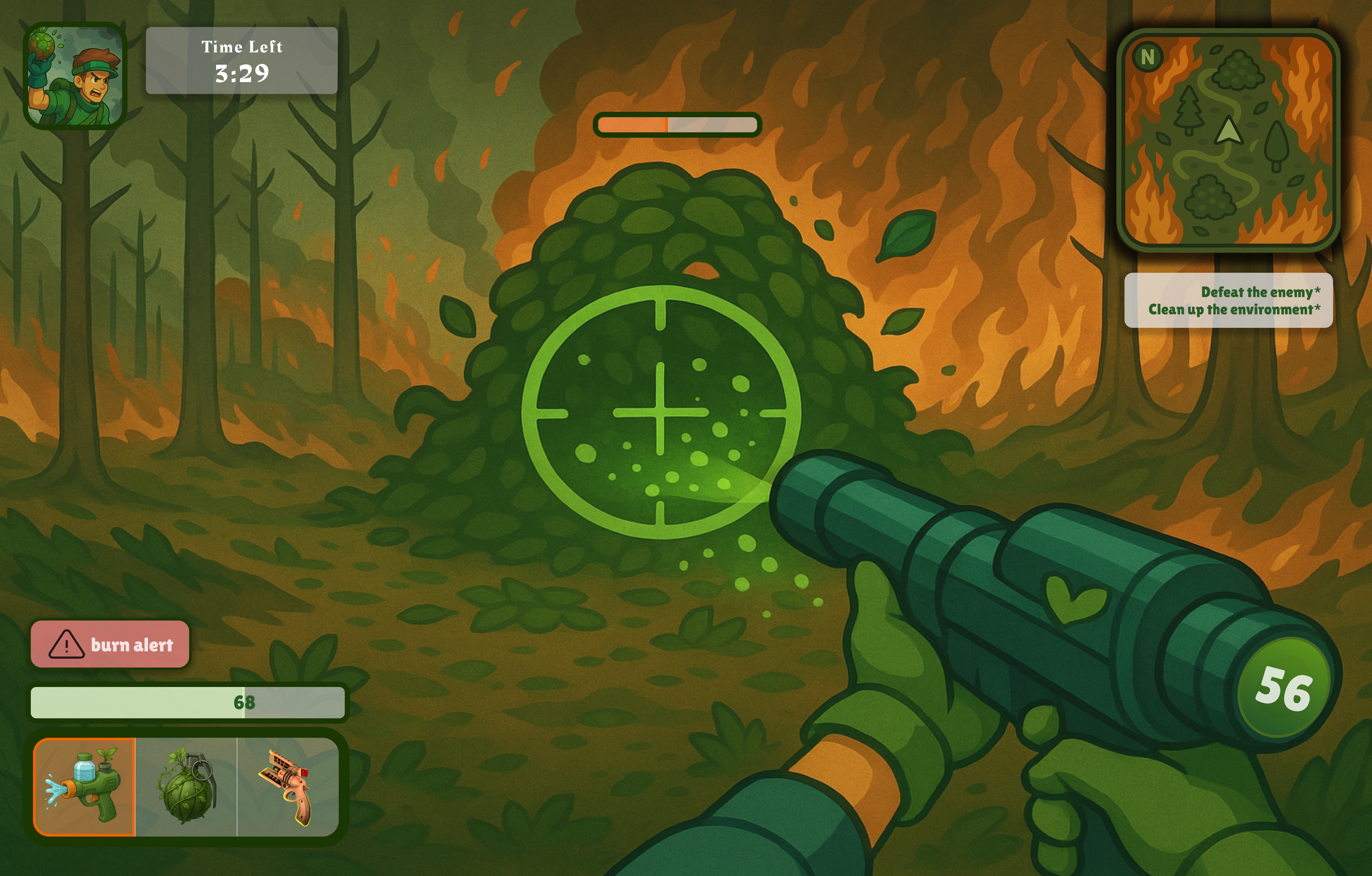
Task: Click the N compass marker on minimap
Action: click(1147, 57)
